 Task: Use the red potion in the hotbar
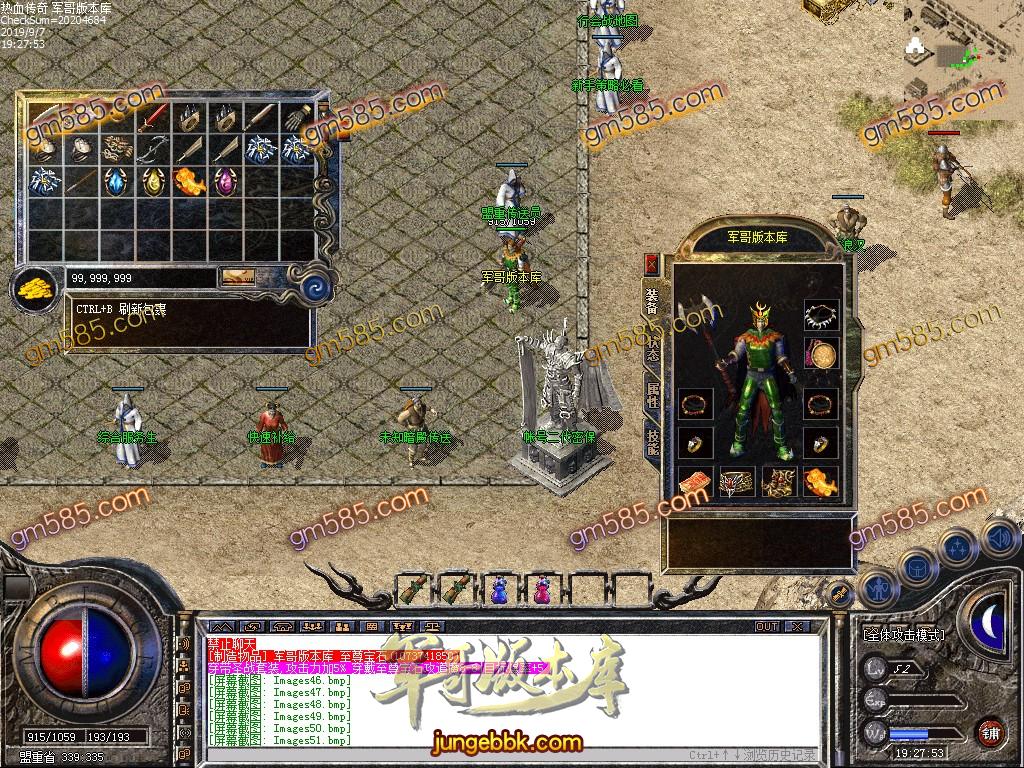pyautogui.click(x=541, y=590)
